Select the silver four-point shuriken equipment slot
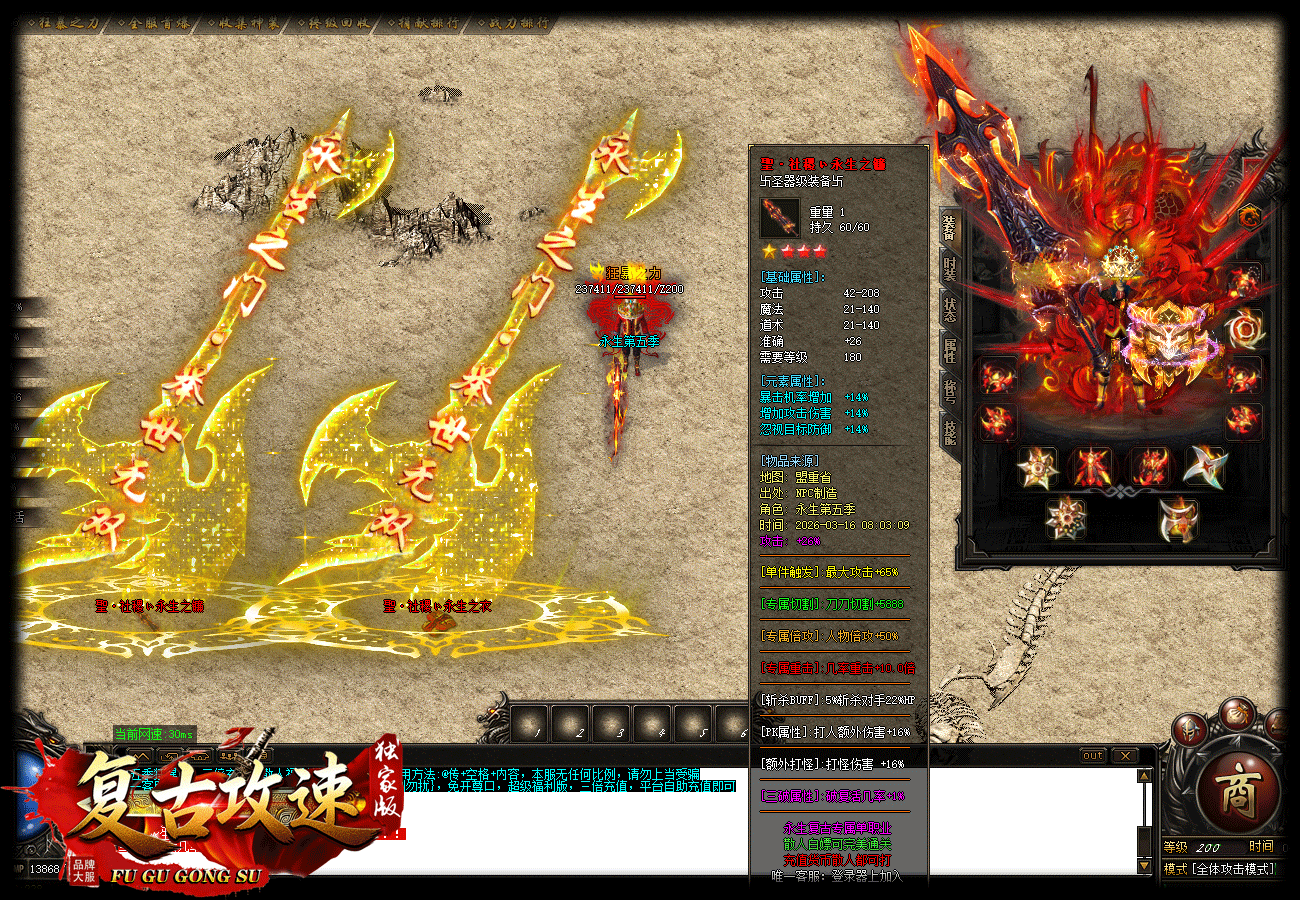The height and width of the screenshot is (900, 1300). (x=1204, y=467)
